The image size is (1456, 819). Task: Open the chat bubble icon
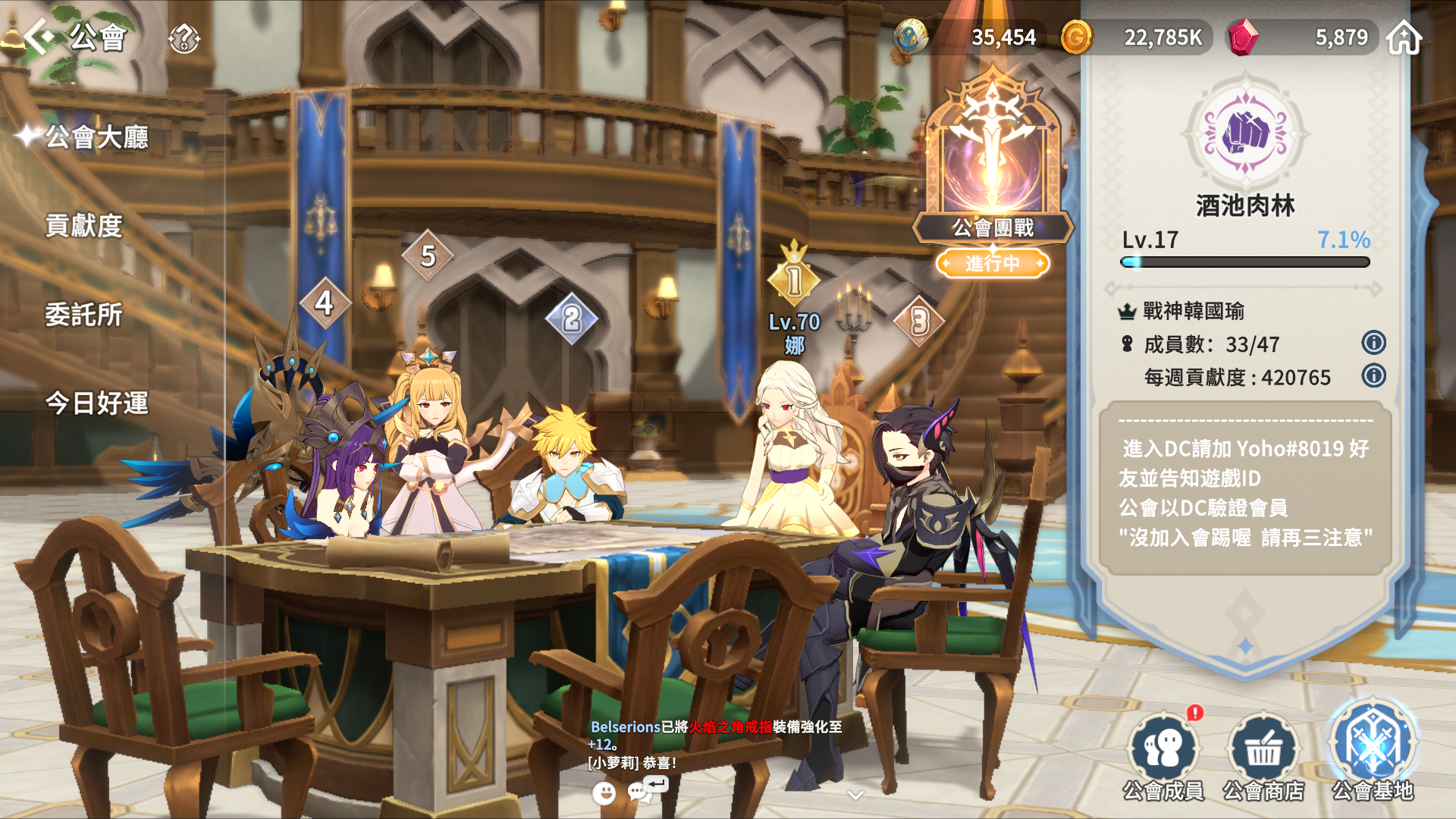pos(640,792)
